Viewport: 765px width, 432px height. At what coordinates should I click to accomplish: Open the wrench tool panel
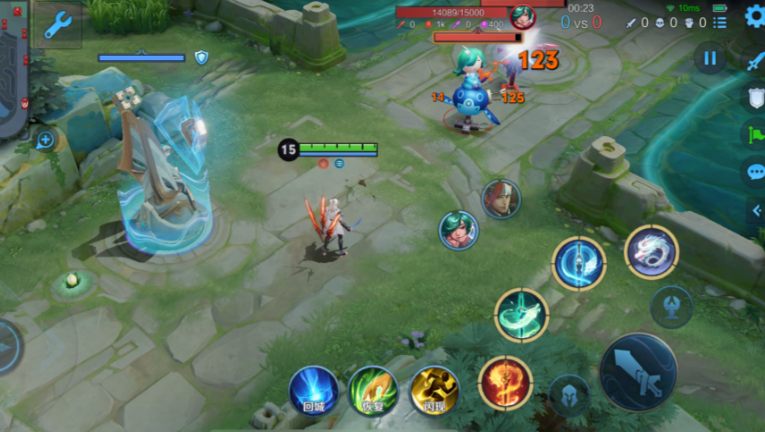[x=57, y=25]
